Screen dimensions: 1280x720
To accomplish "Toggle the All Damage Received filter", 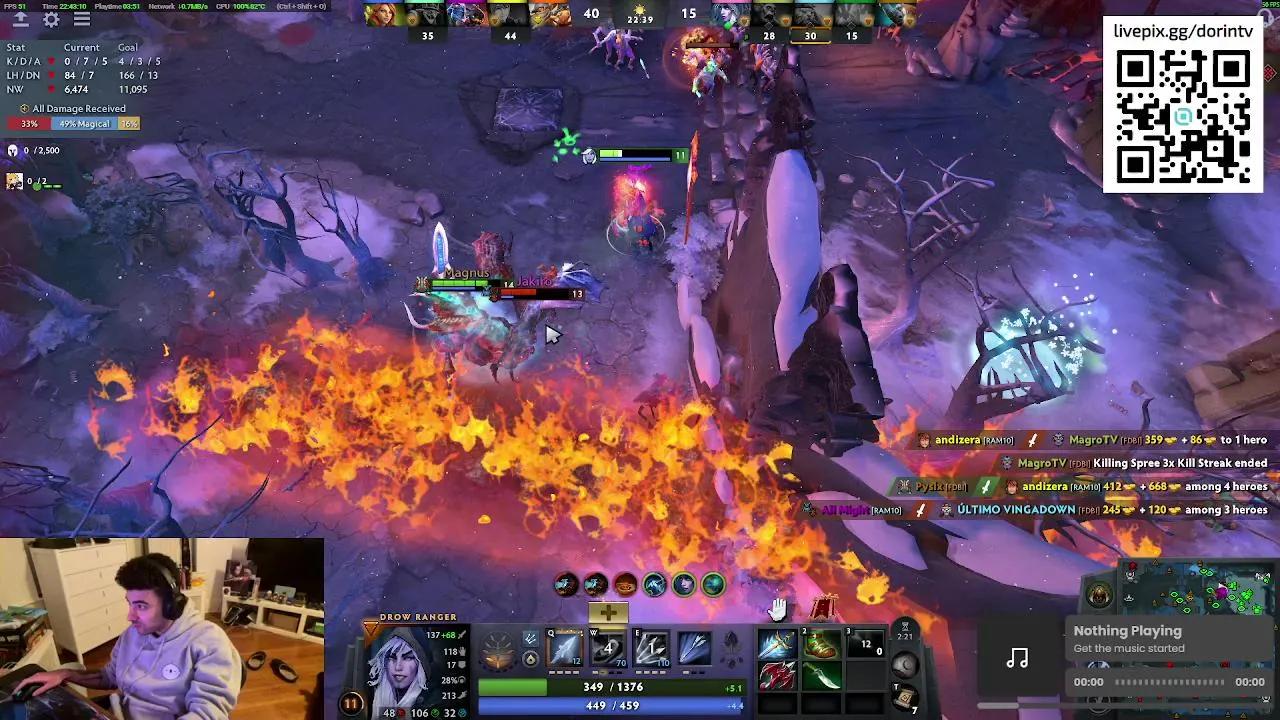I will tap(70, 108).
